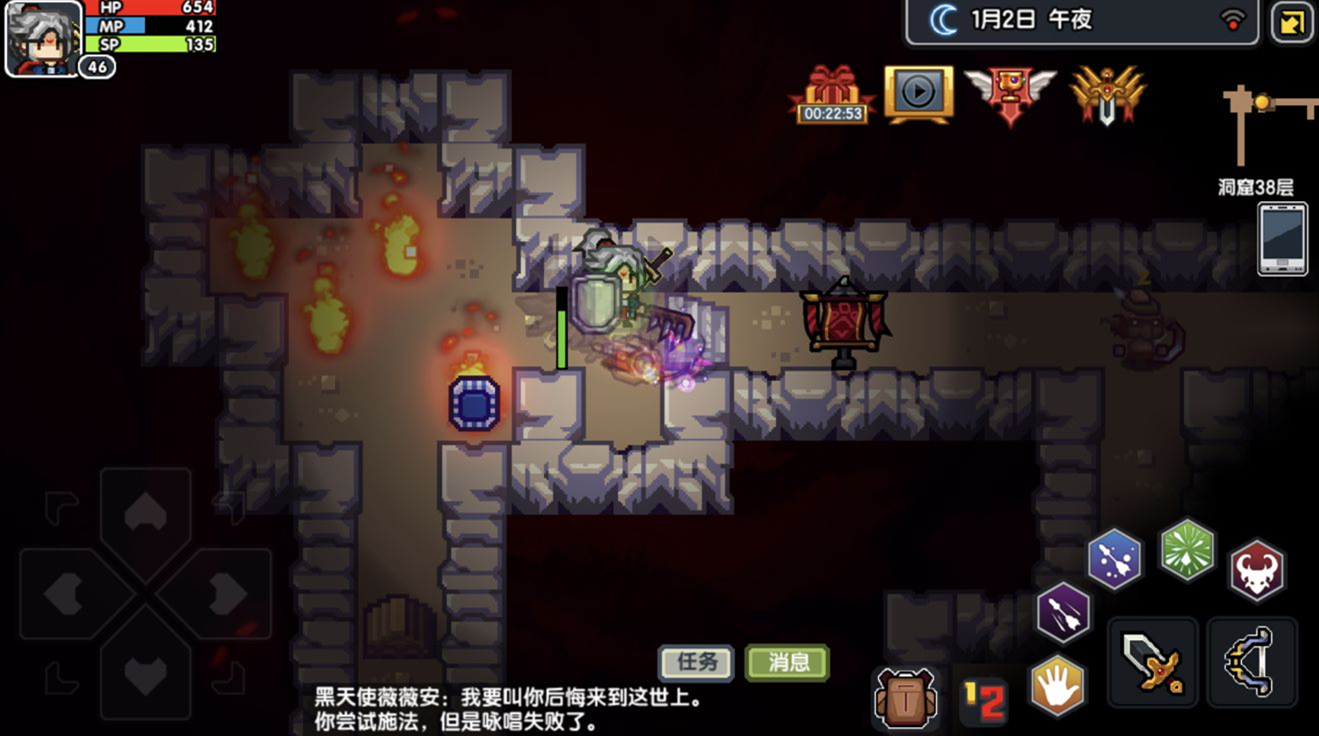Tap the orange open-hand interact skill
Viewport: 1319px width, 736px height.
[1057, 686]
